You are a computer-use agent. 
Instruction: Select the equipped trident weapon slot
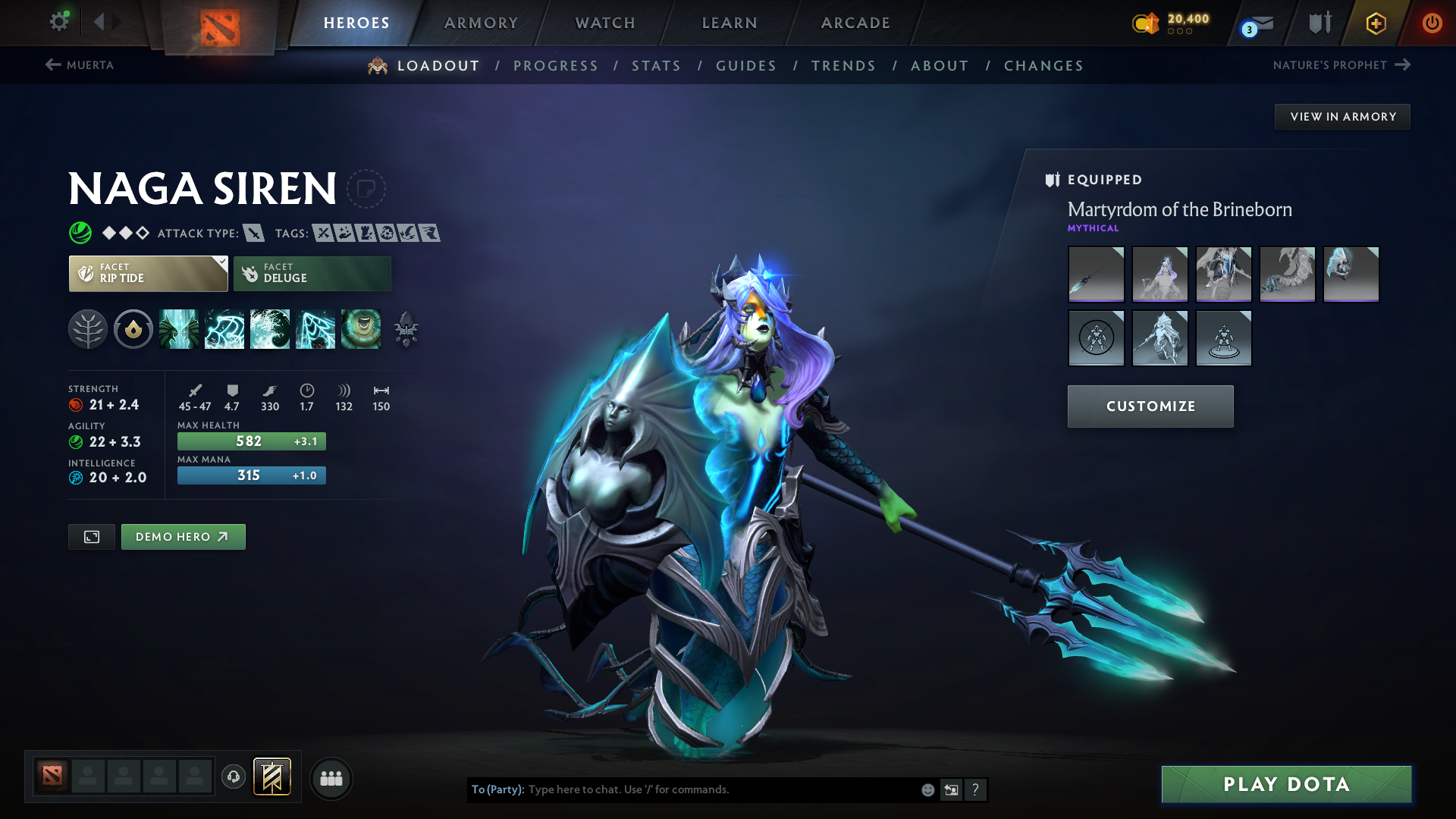(1096, 274)
